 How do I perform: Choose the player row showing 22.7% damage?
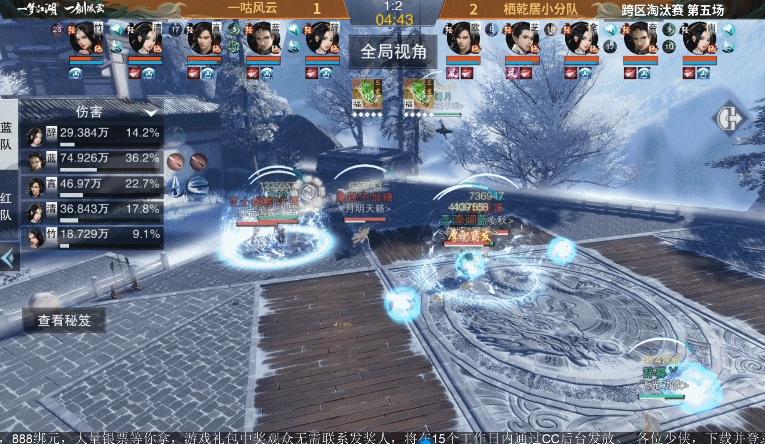pos(92,184)
